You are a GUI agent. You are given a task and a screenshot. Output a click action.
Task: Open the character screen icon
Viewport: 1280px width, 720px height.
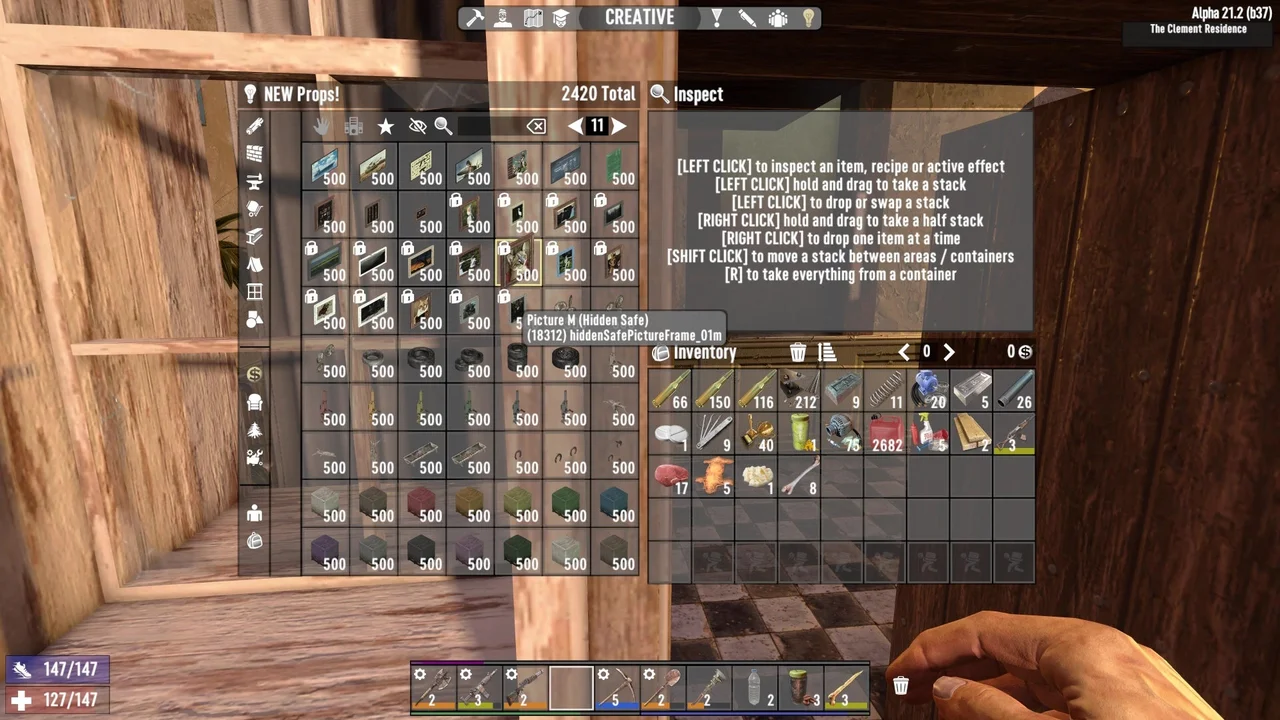pyautogui.click(x=503, y=17)
